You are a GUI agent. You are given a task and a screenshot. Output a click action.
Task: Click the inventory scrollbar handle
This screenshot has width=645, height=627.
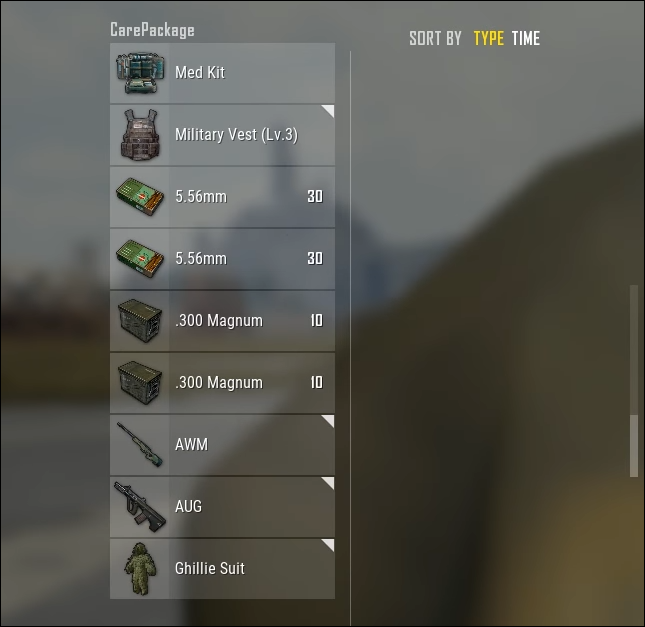pyautogui.click(x=633, y=445)
